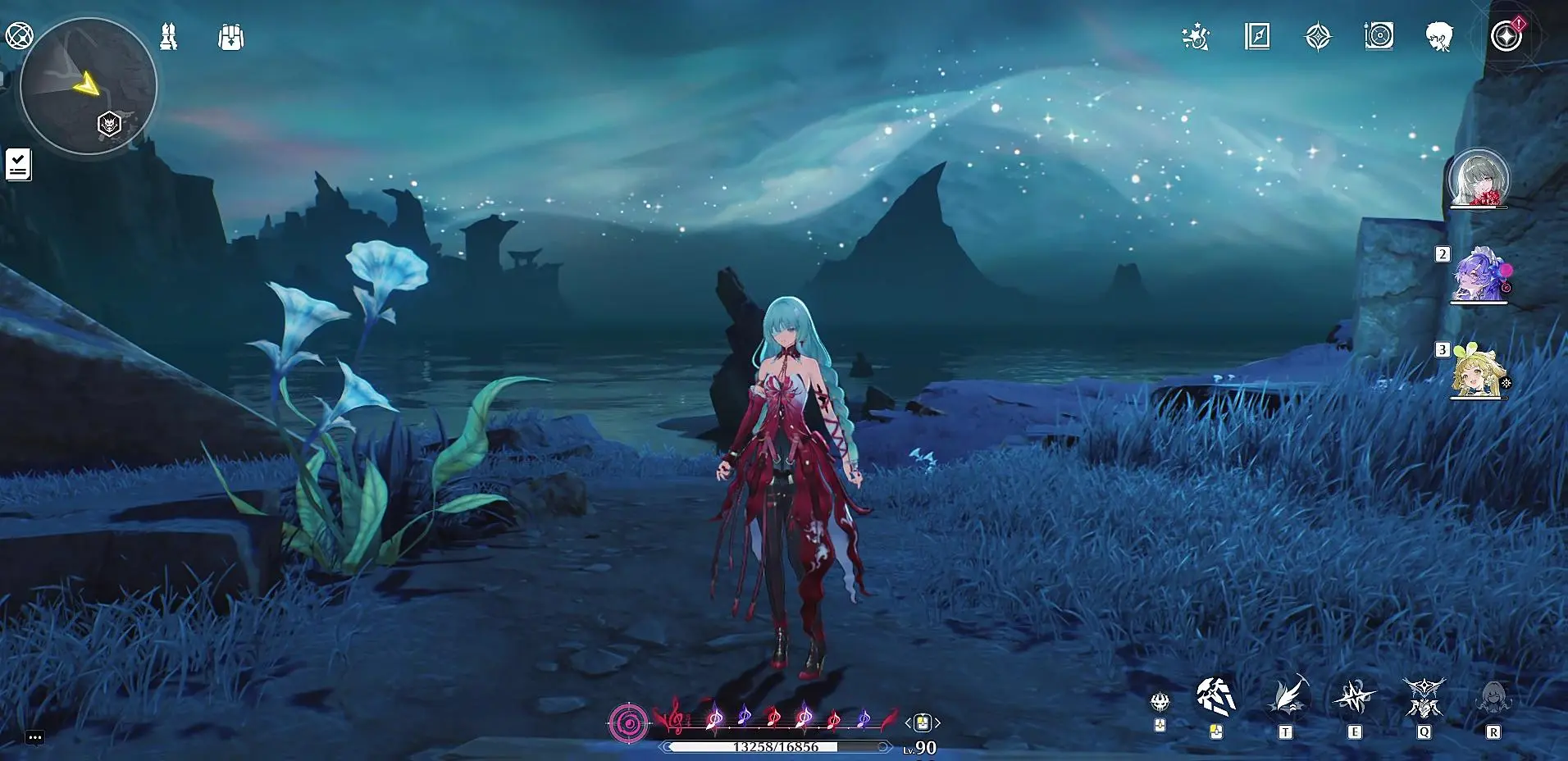Open the chat bubble button
This screenshot has height=761, width=1568.
click(x=34, y=737)
